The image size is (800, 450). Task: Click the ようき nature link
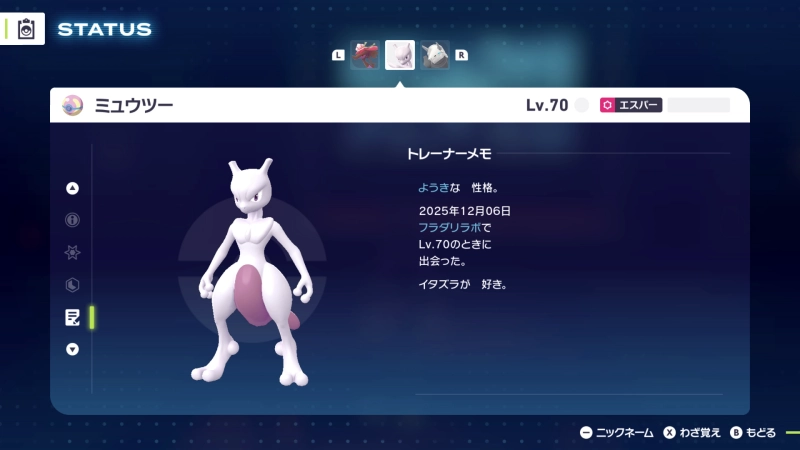(x=434, y=187)
